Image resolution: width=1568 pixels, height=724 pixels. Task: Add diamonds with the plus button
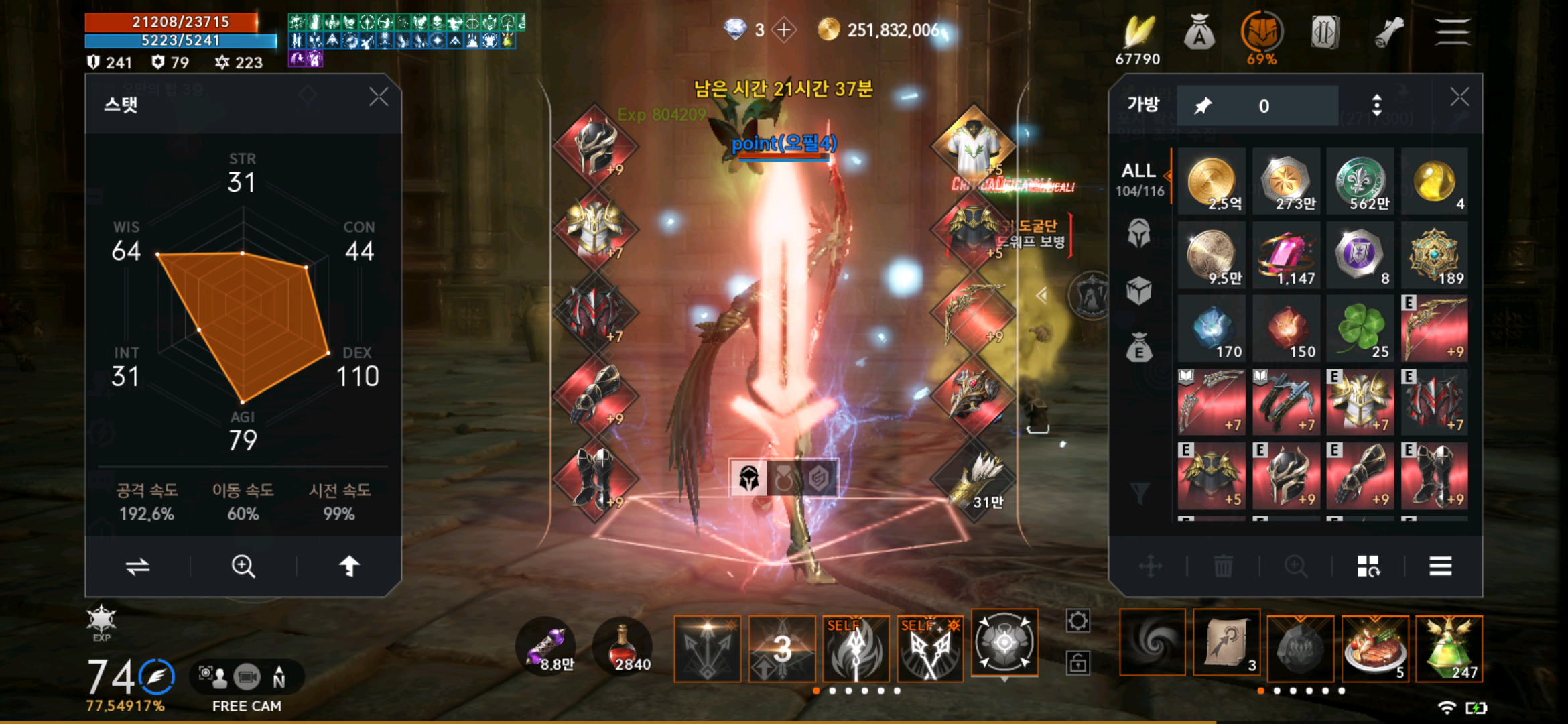tap(784, 30)
